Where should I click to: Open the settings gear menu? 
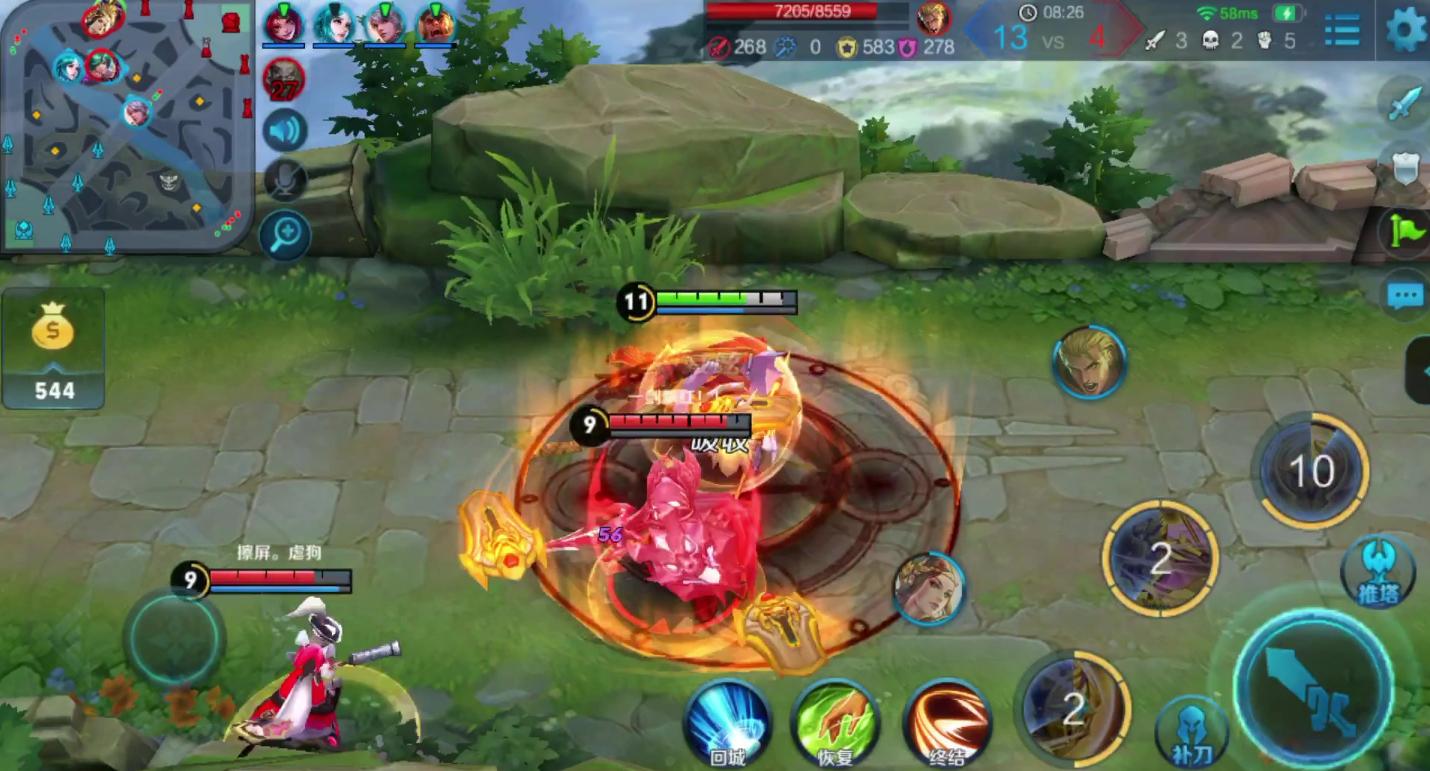click(x=1406, y=30)
